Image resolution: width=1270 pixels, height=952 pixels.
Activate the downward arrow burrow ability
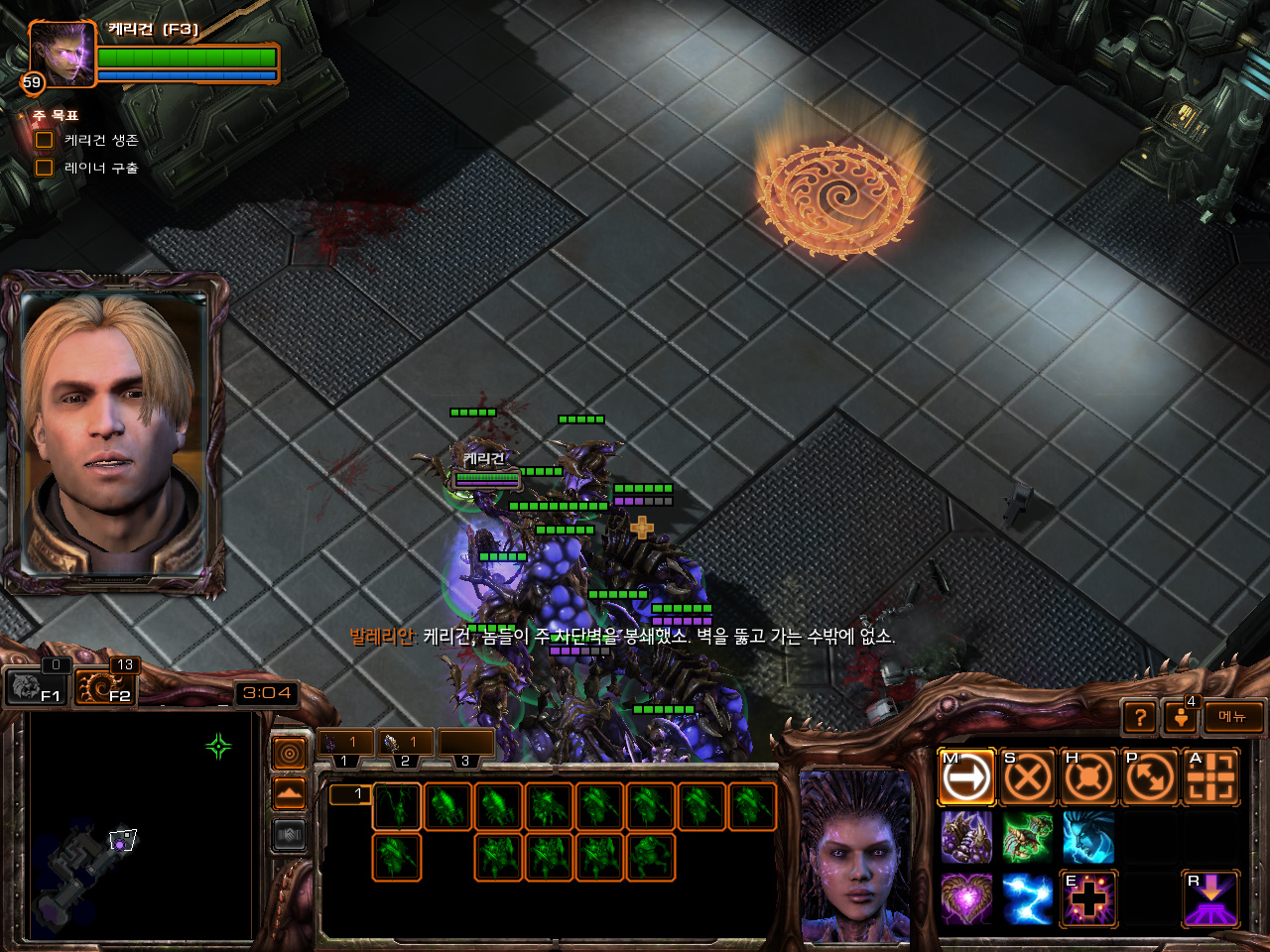click(x=1211, y=898)
